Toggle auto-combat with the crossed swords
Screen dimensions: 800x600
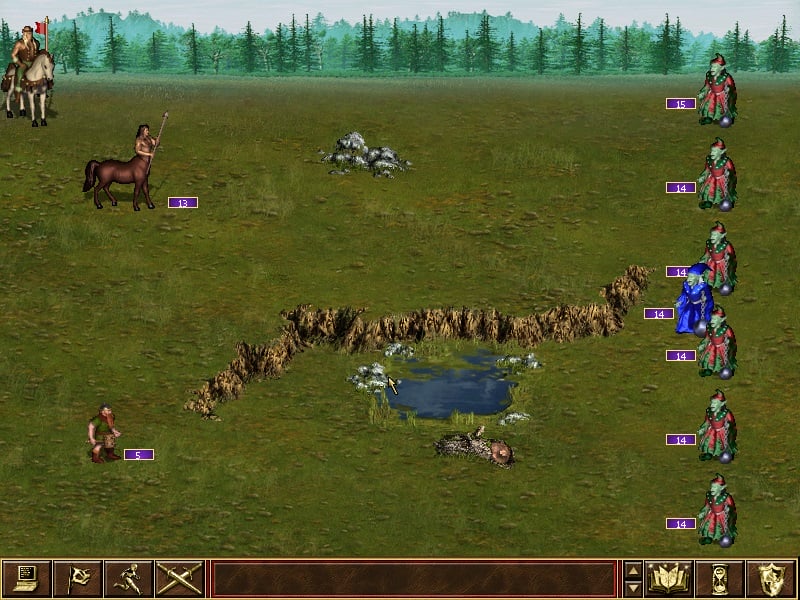pos(179,578)
